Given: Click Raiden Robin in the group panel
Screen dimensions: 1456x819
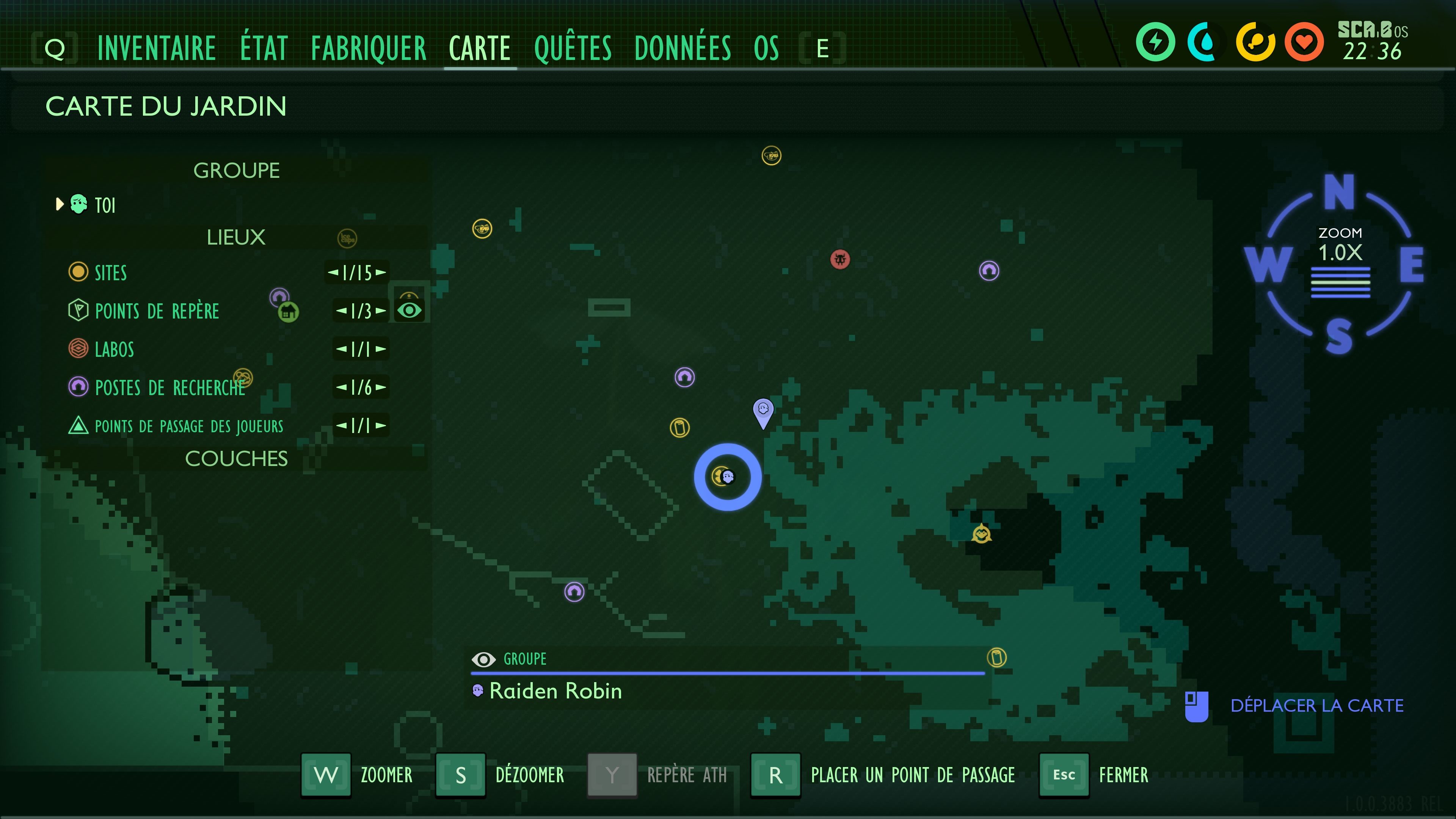Looking at the screenshot, I should click(x=555, y=691).
